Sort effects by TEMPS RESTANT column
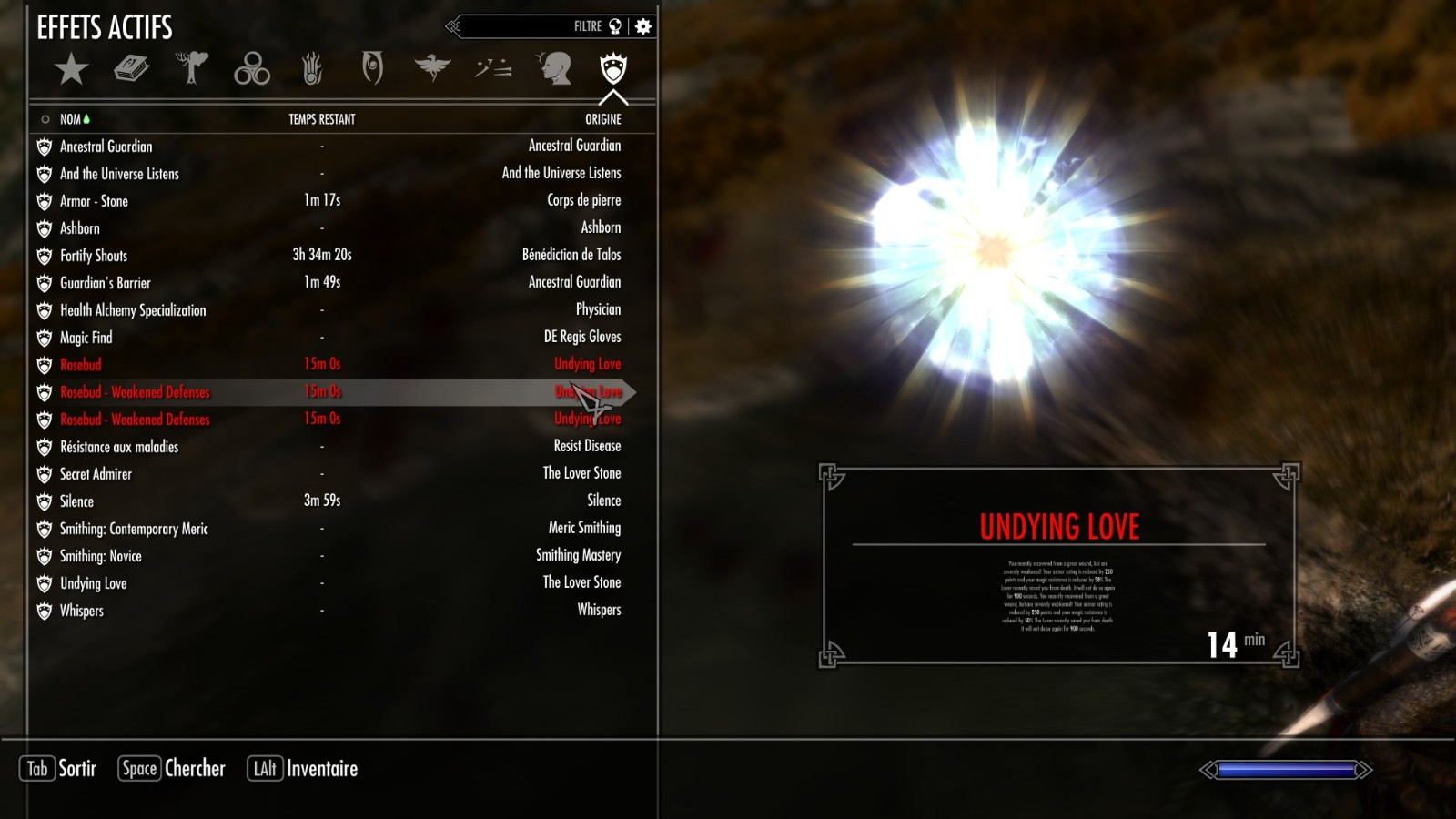This screenshot has width=1456, height=819. click(x=320, y=118)
